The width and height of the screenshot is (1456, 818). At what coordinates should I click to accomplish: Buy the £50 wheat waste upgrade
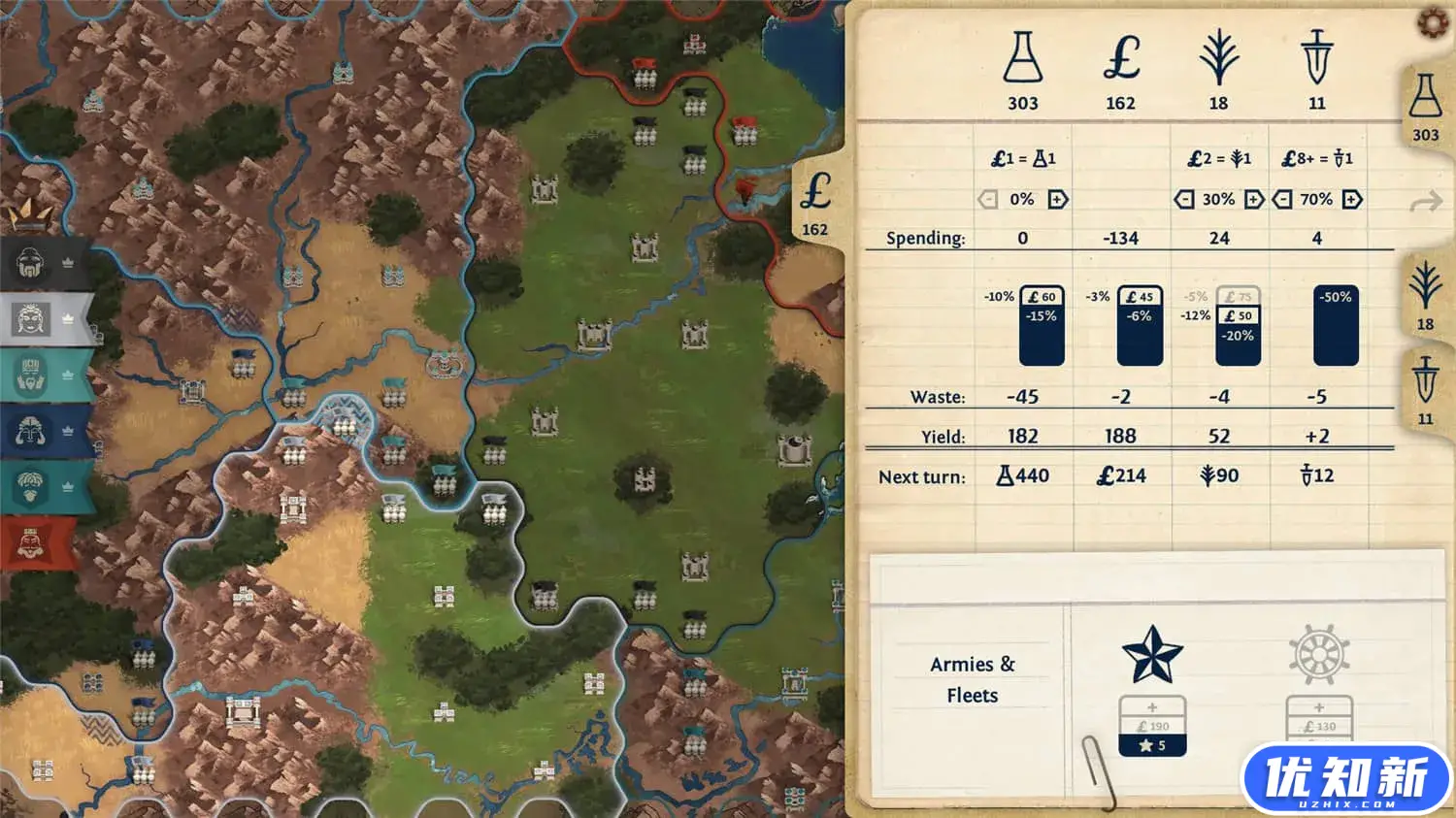click(1238, 316)
